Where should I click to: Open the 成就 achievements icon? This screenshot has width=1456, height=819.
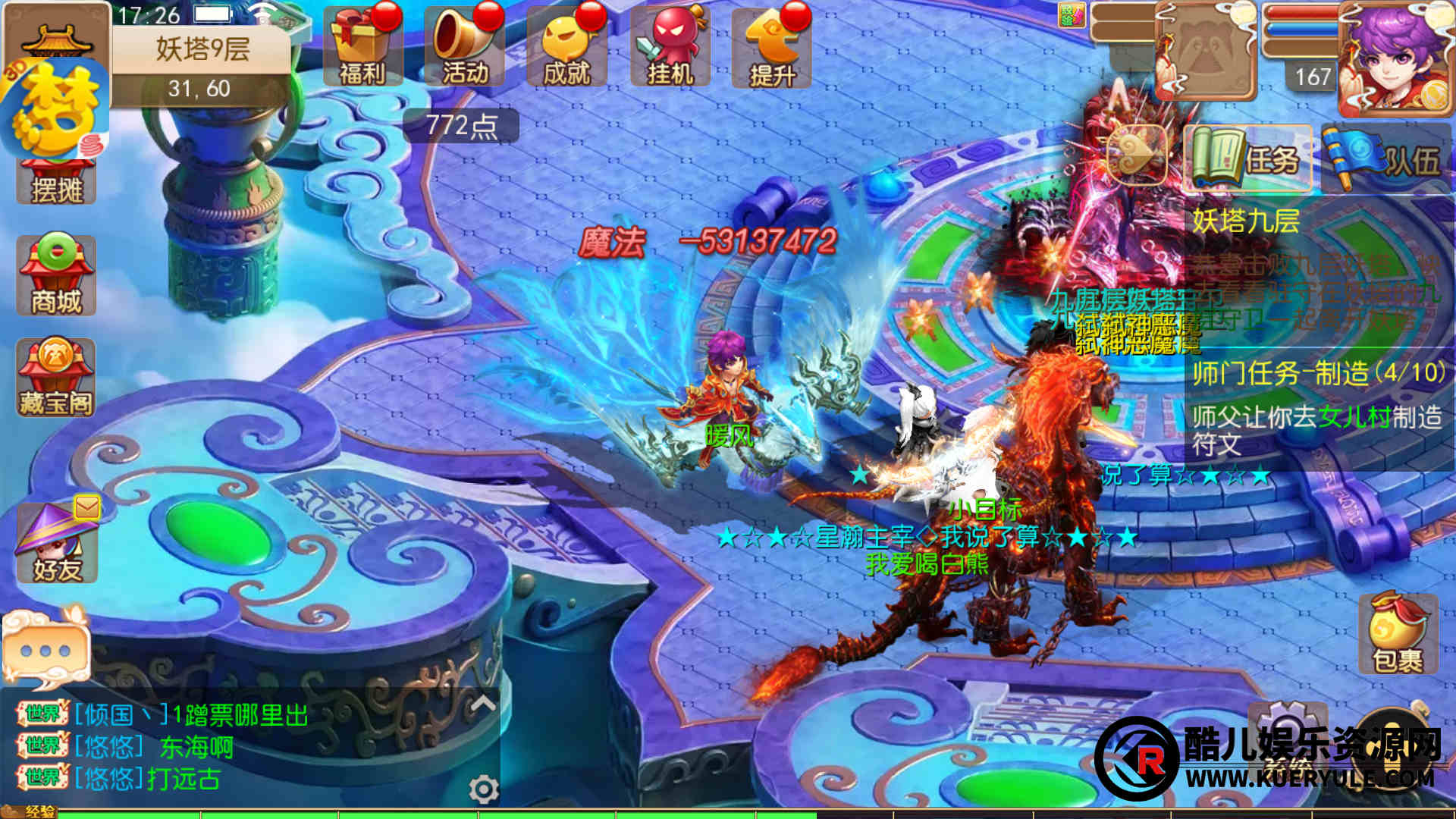pos(566,47)
